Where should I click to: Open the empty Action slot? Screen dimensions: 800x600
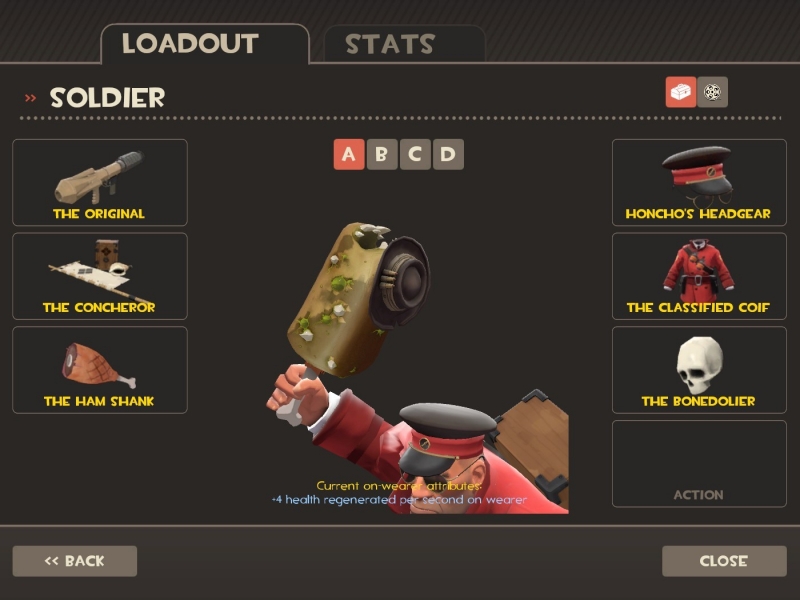tap(699, 463)
